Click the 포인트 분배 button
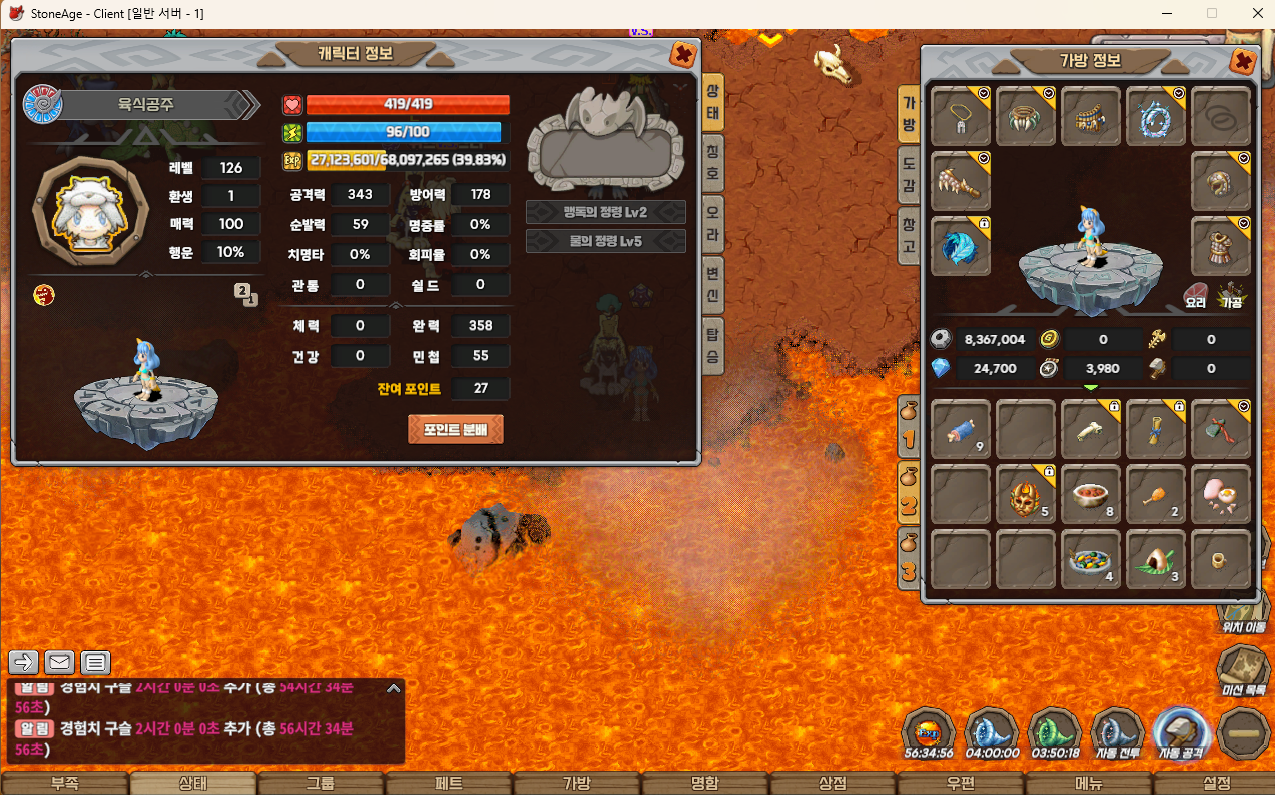 455,429
